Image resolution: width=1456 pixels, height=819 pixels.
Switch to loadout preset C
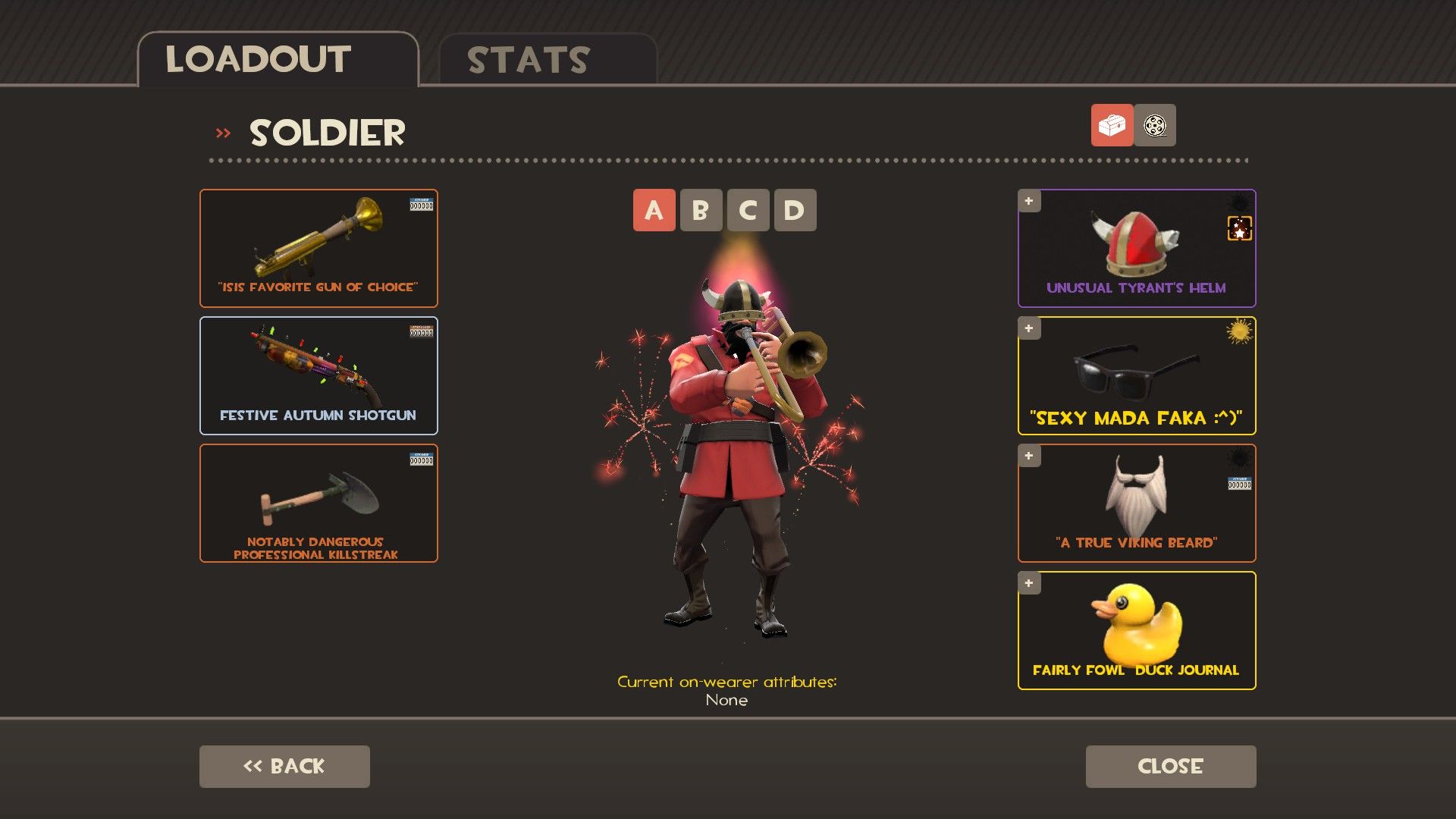pos(748,210)
